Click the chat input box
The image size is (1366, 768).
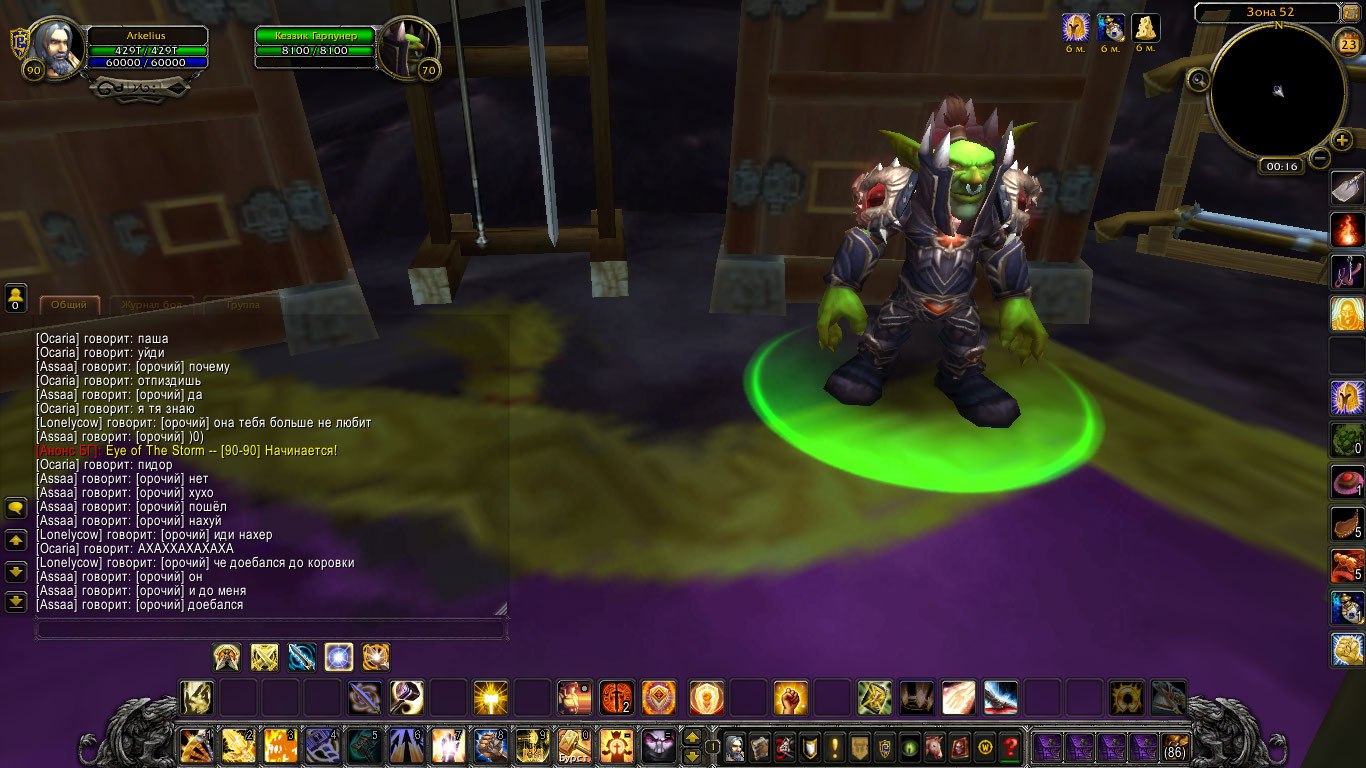pos(270,629)
